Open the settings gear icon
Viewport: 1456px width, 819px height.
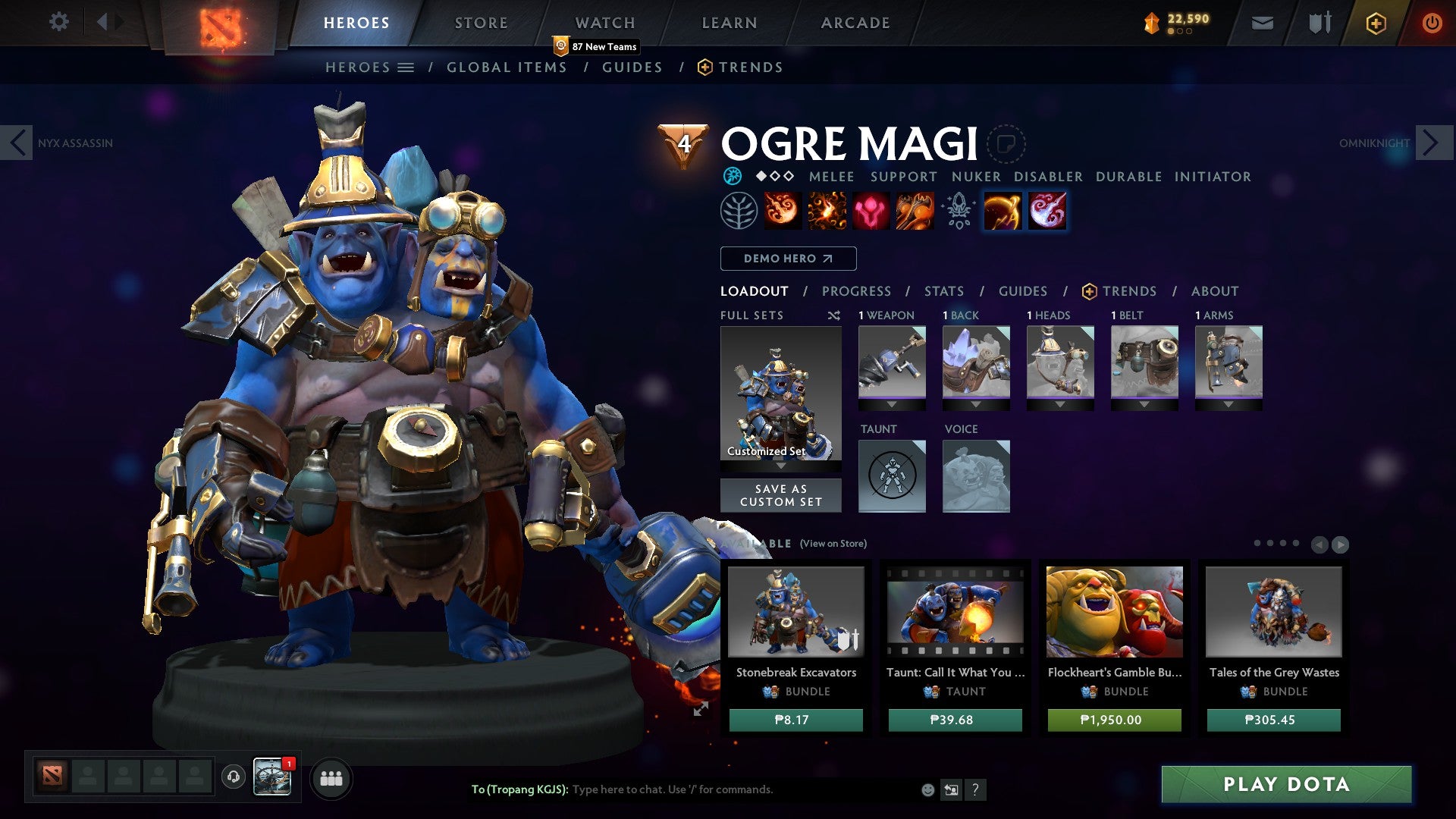58,22
